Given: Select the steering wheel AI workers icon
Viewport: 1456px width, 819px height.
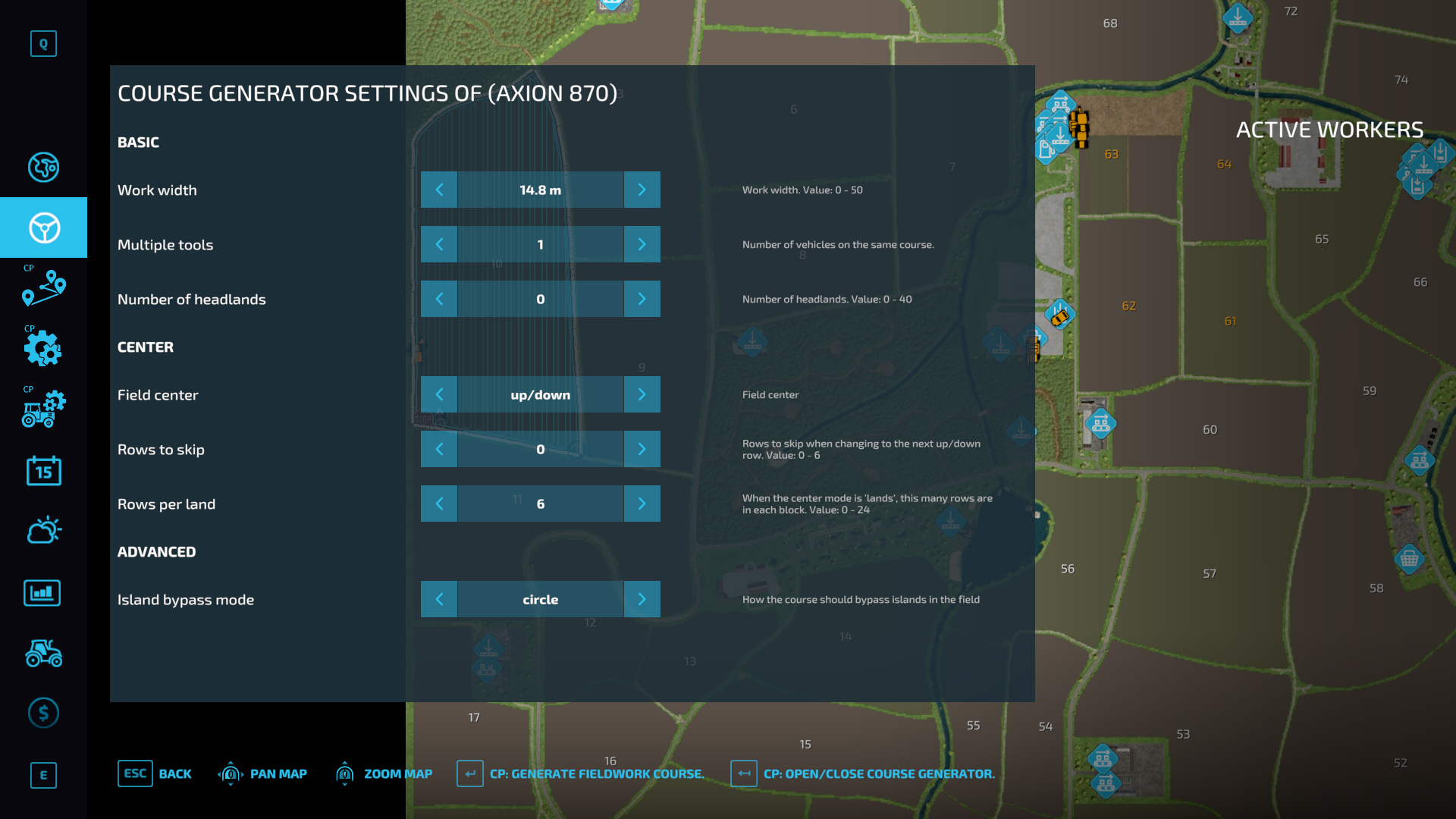Looking at the screenshot, I should 43,227.
